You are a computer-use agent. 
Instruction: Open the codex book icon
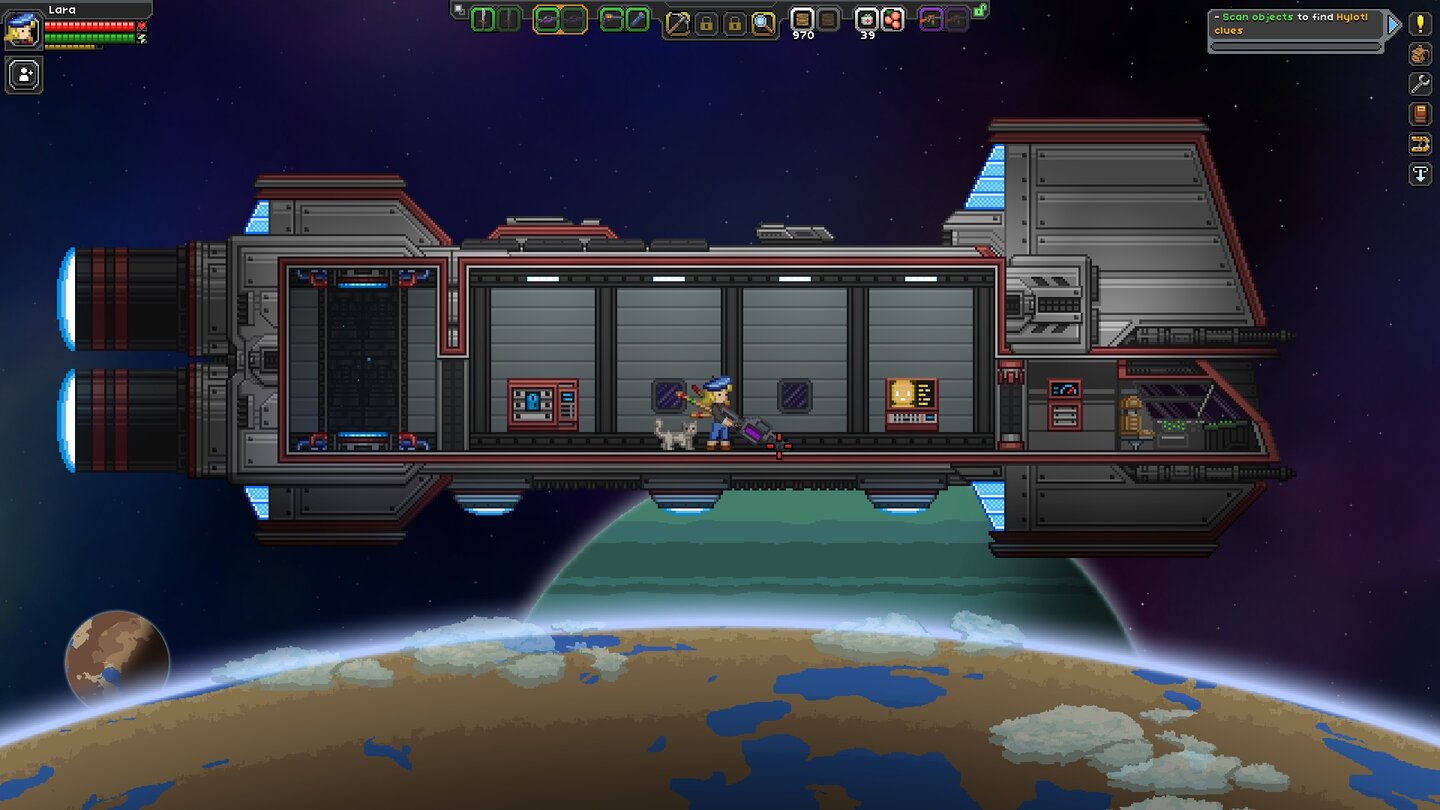1418,114
